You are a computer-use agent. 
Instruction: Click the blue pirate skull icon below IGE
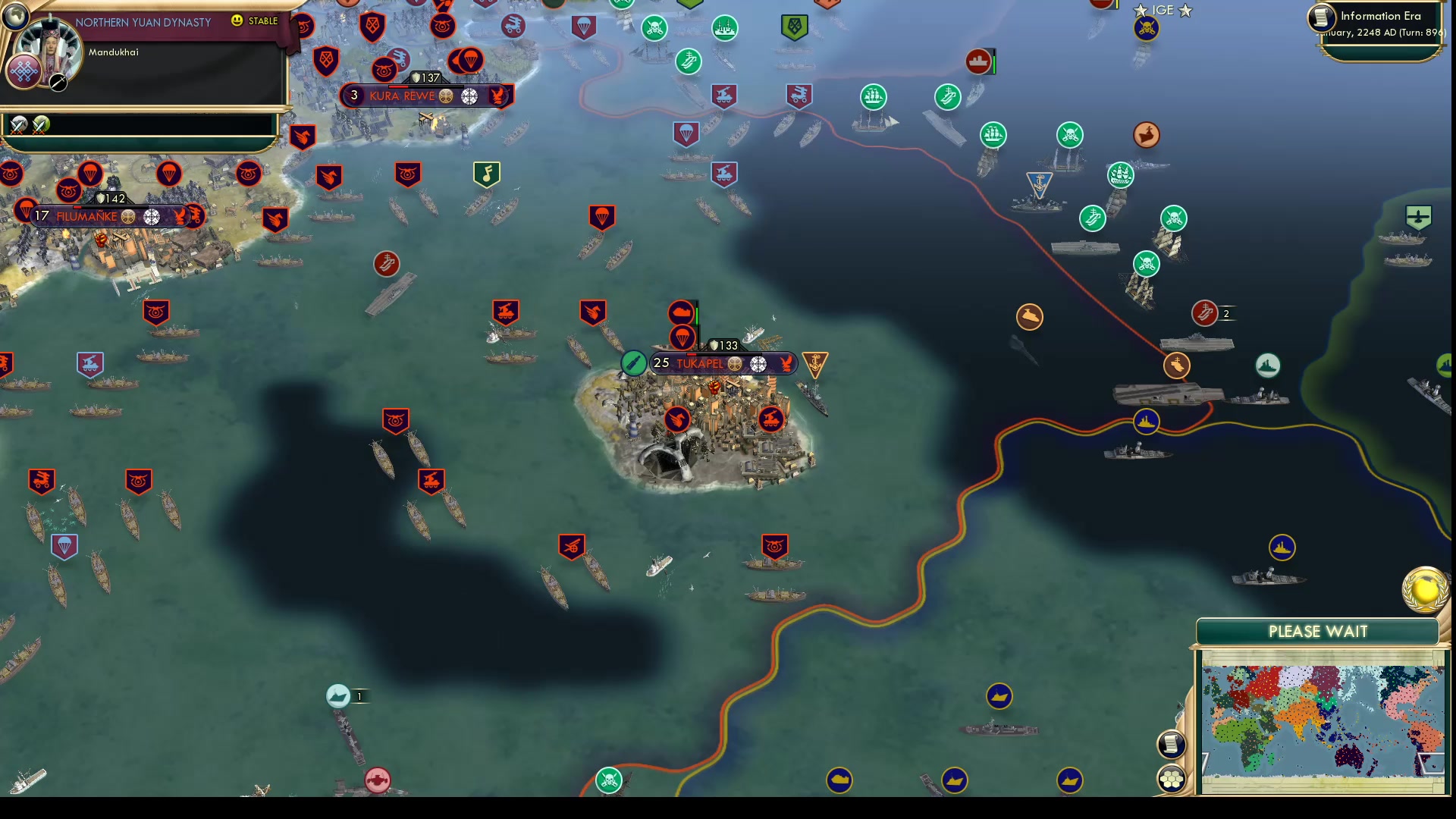1147,29
